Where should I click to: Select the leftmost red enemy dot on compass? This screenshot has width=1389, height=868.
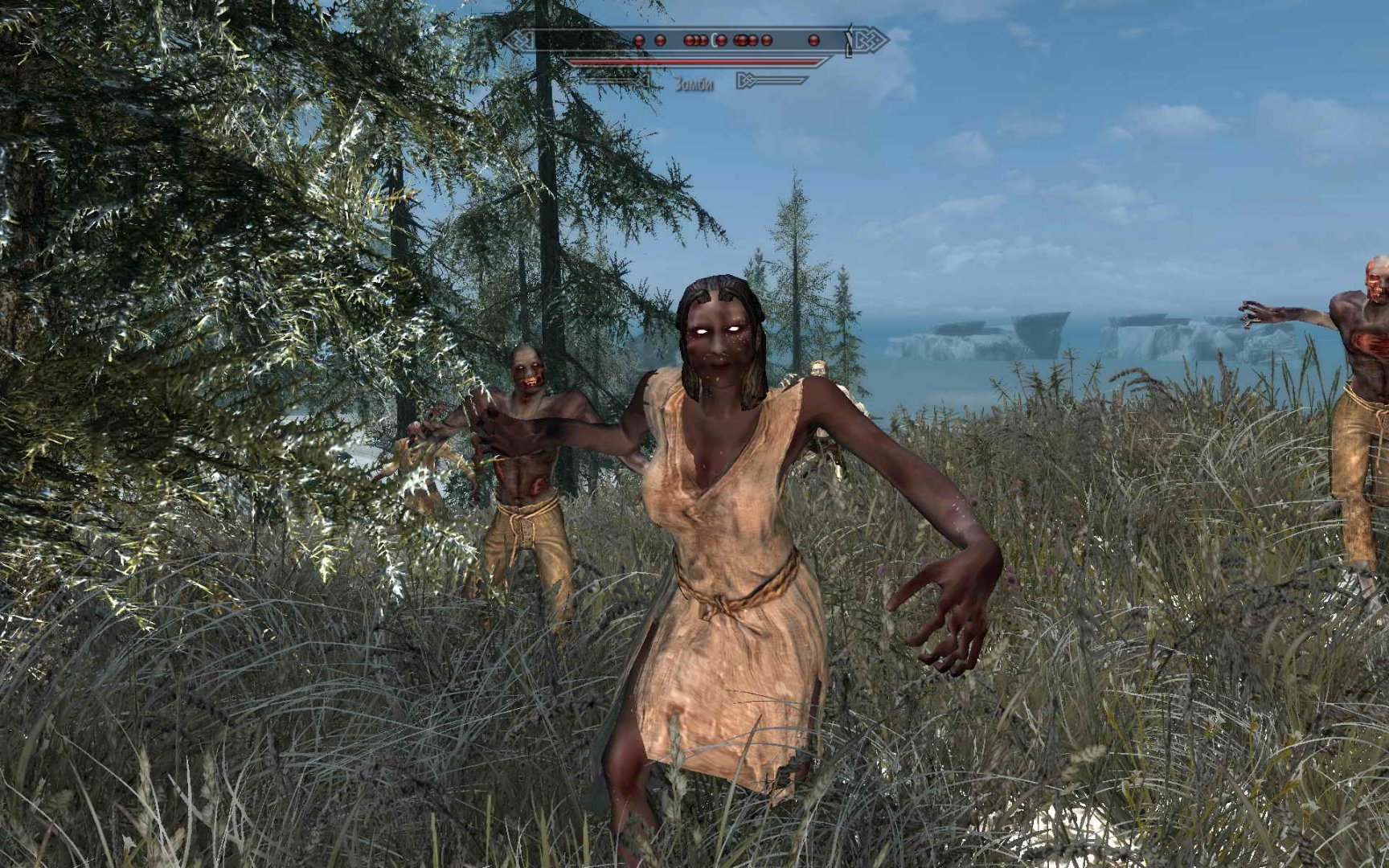click(640, 40)
